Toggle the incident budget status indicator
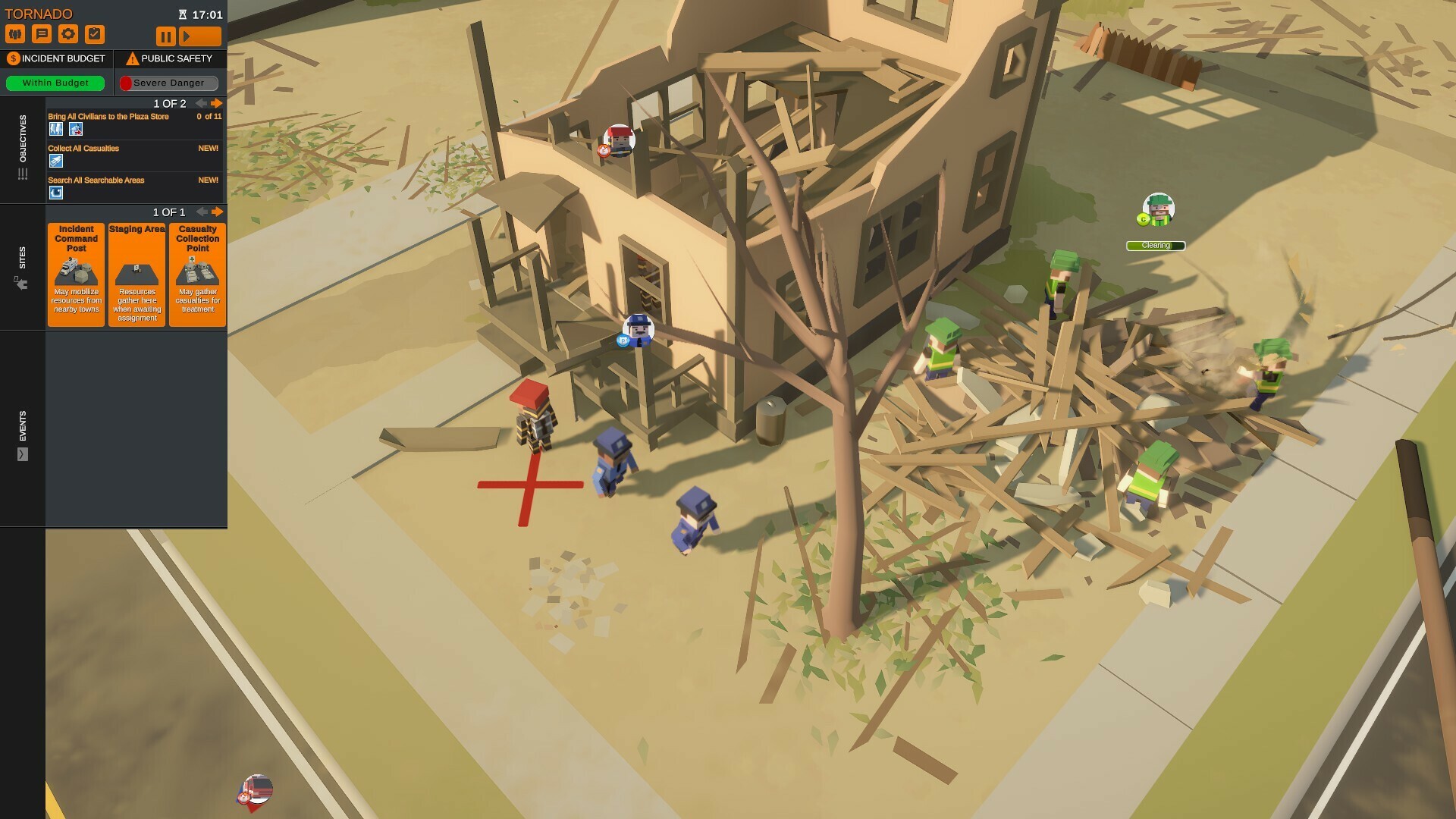This screenshot has width=1456, height=819. pyautogui.click(x=54, y=83)
